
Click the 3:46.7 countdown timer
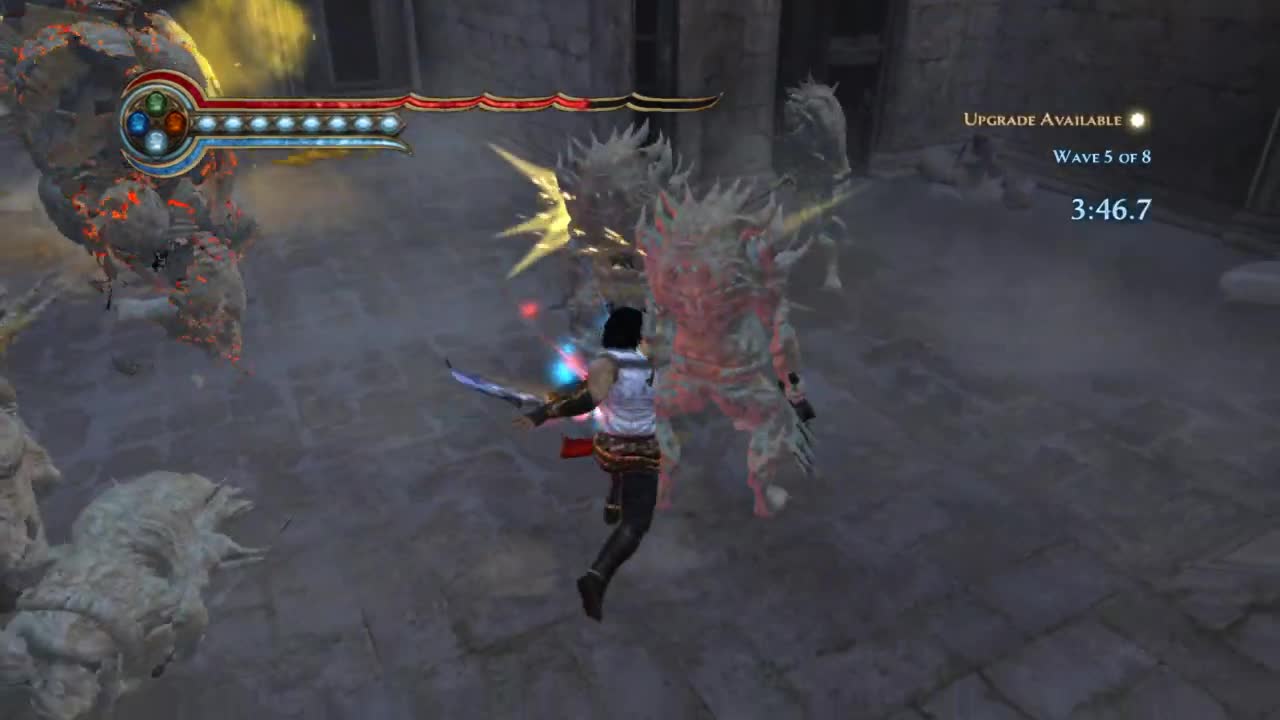(1112, 210)
